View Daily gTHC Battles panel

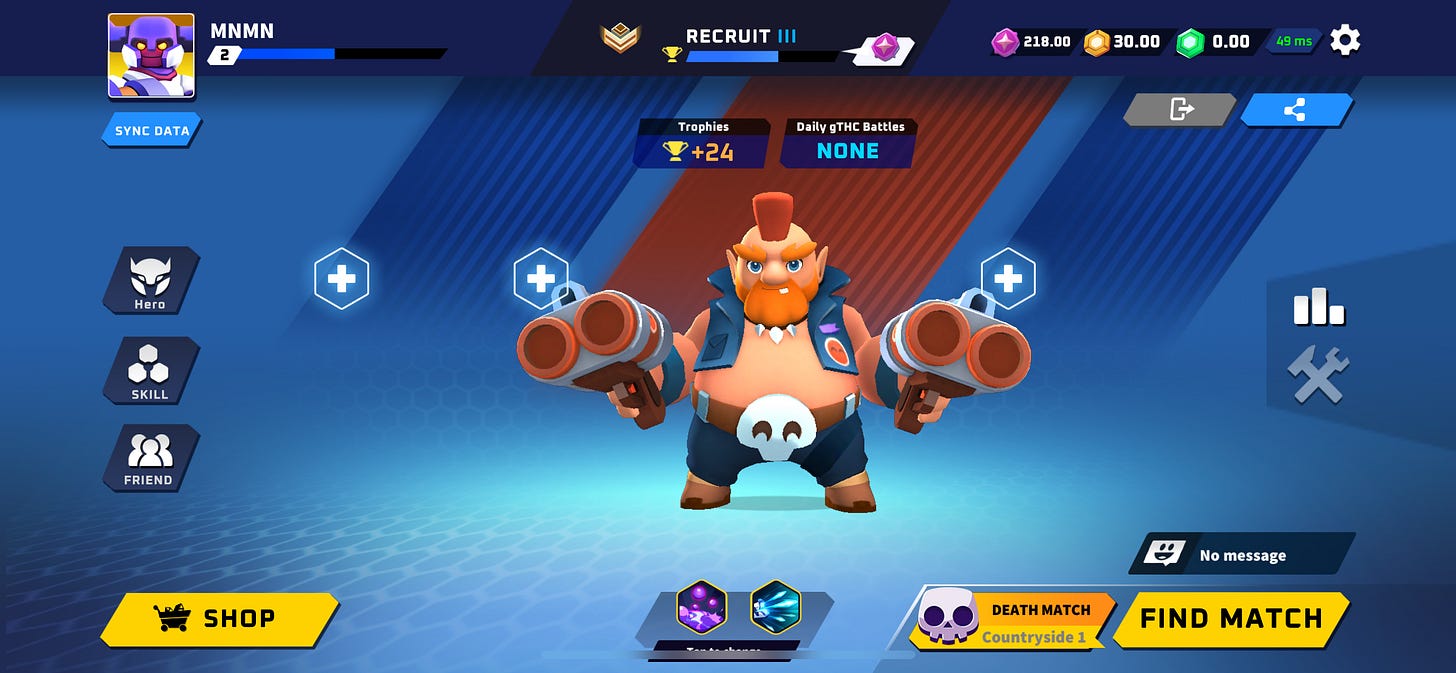(849, 143)
